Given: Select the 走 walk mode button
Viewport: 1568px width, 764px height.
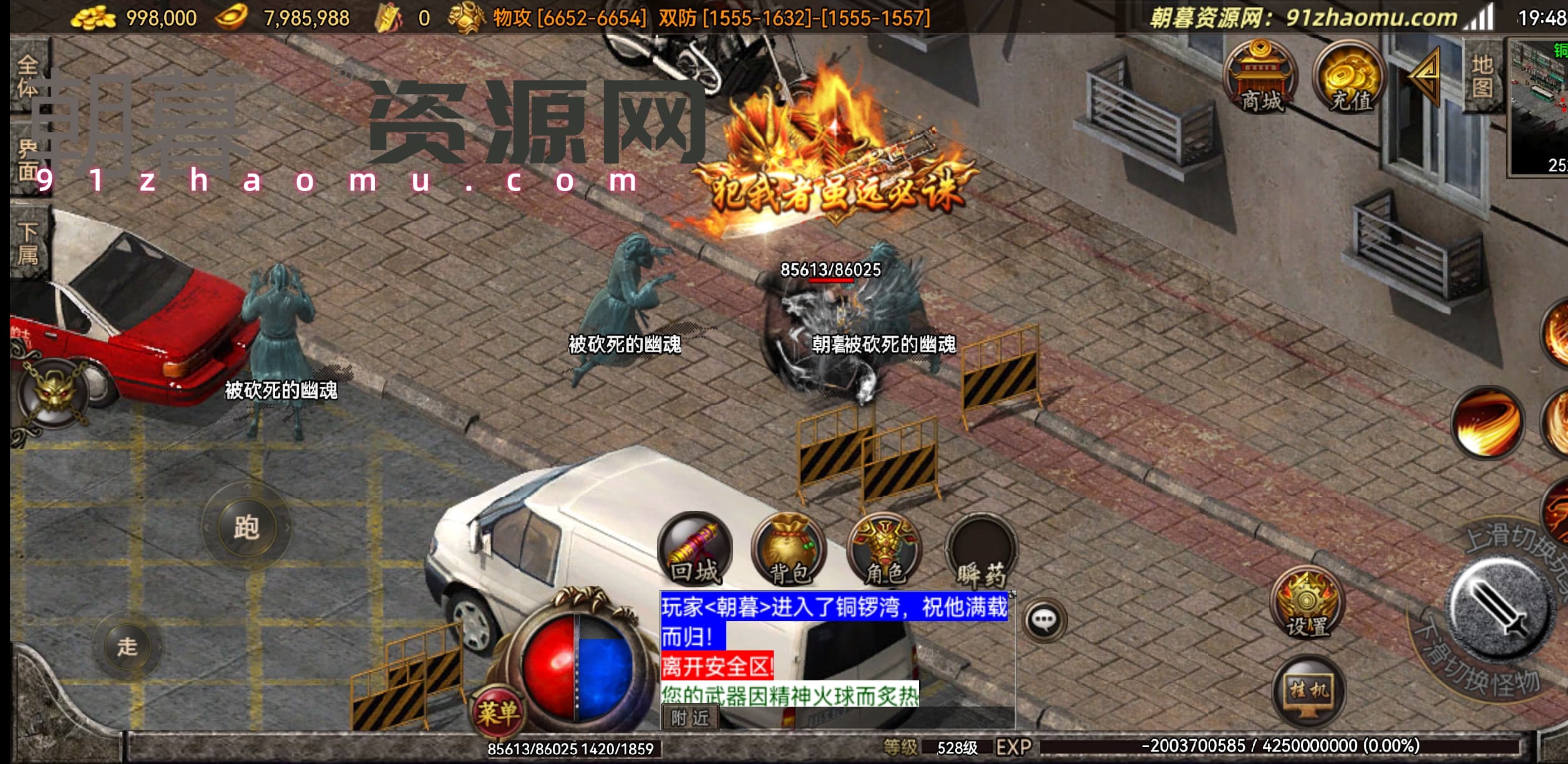Looking at the screenshot, I should coord(127,647).
